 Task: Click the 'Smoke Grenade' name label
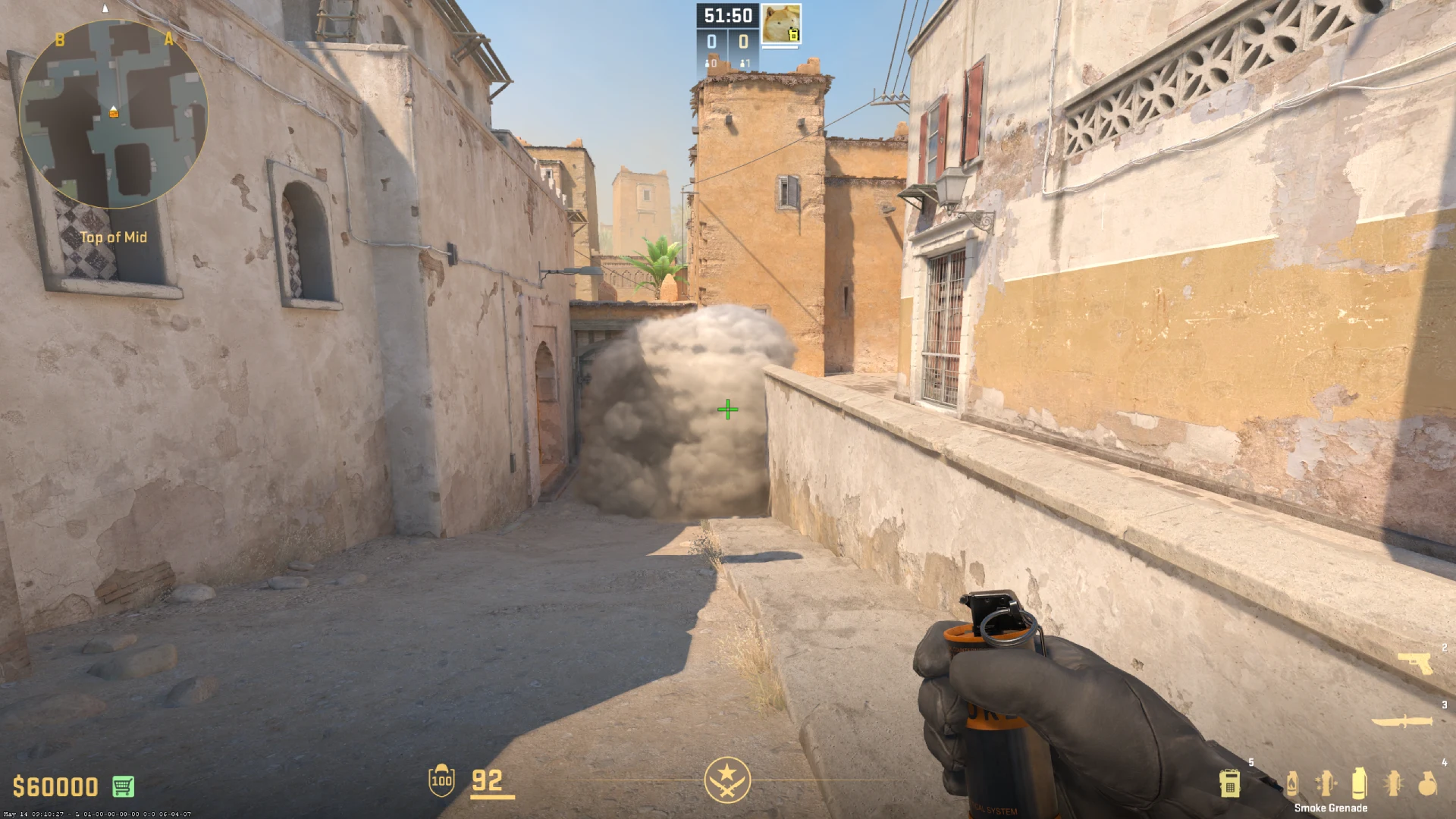(x=1332, y=808)
